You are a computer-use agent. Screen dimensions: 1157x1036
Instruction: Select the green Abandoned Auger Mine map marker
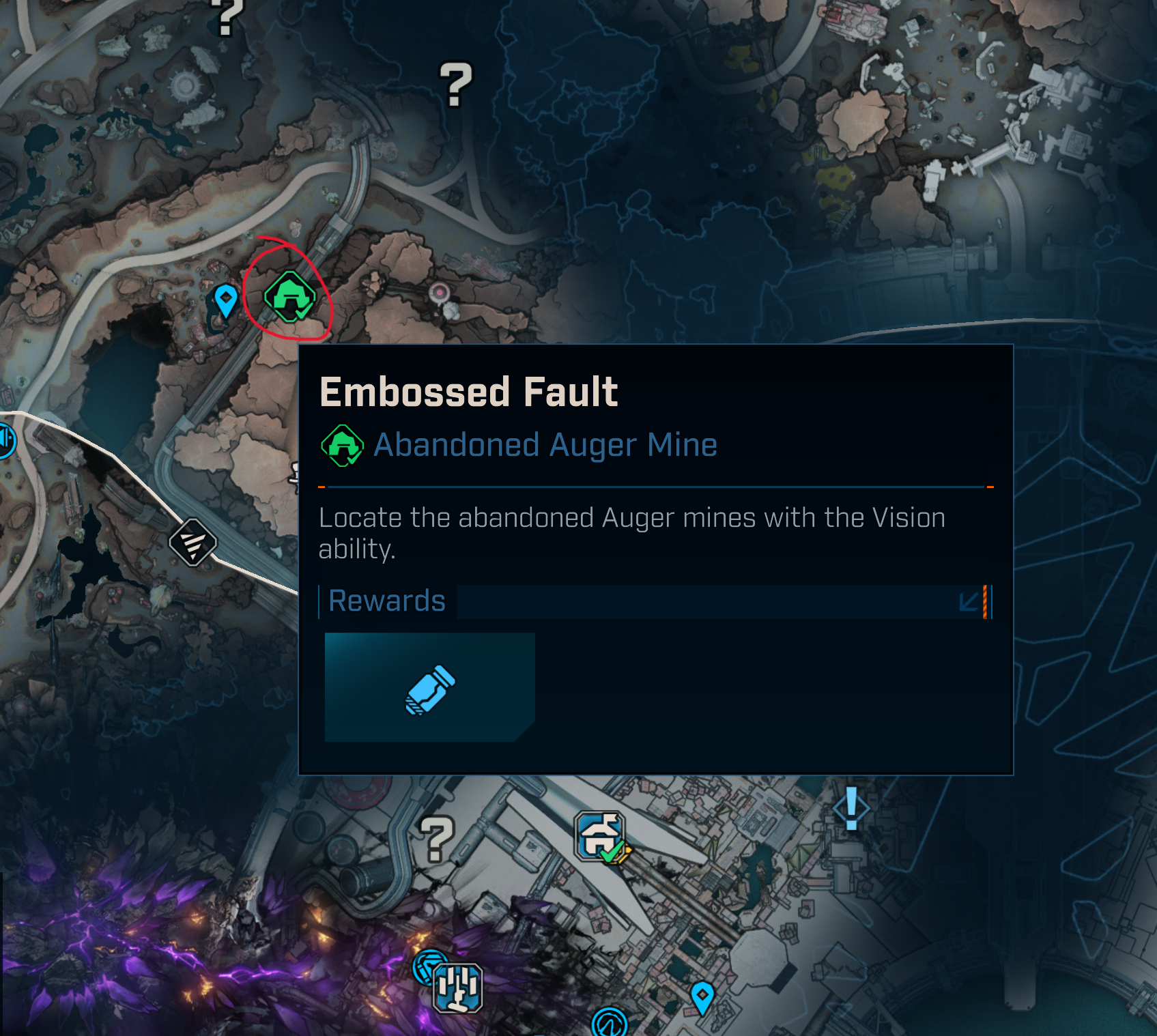pyautogui.click(x=290, y=297)
